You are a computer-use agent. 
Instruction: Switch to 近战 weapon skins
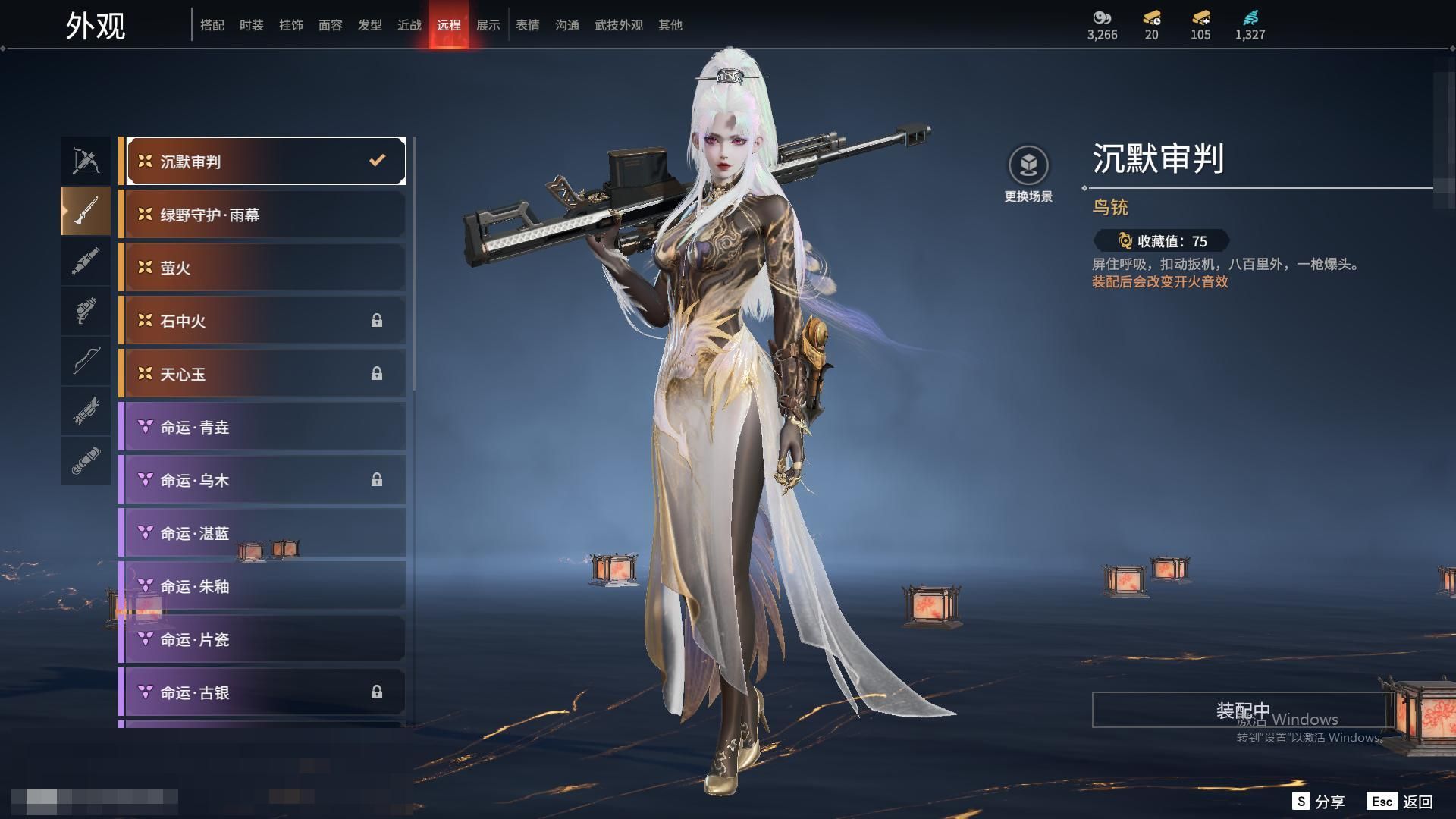coord(409,25)
